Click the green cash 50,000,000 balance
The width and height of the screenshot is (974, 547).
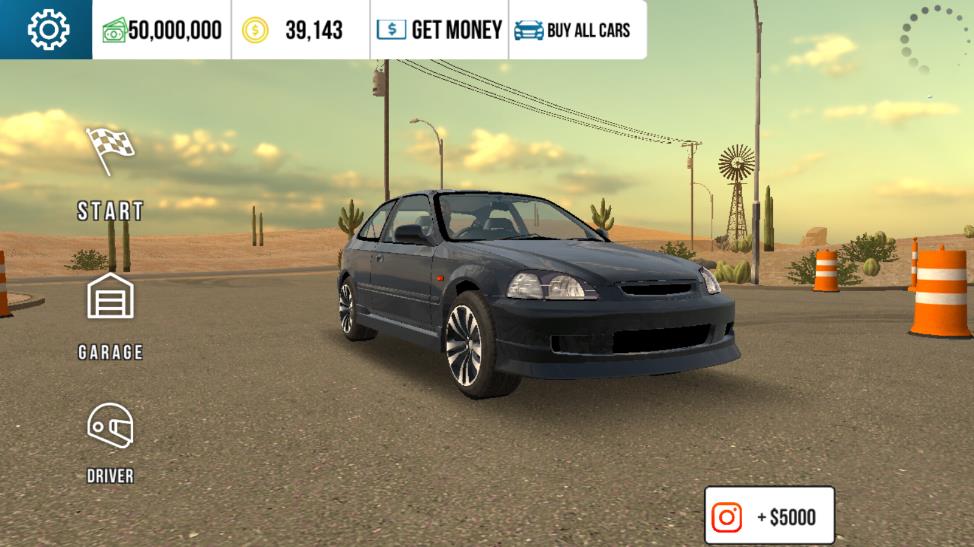pos(162,30)
